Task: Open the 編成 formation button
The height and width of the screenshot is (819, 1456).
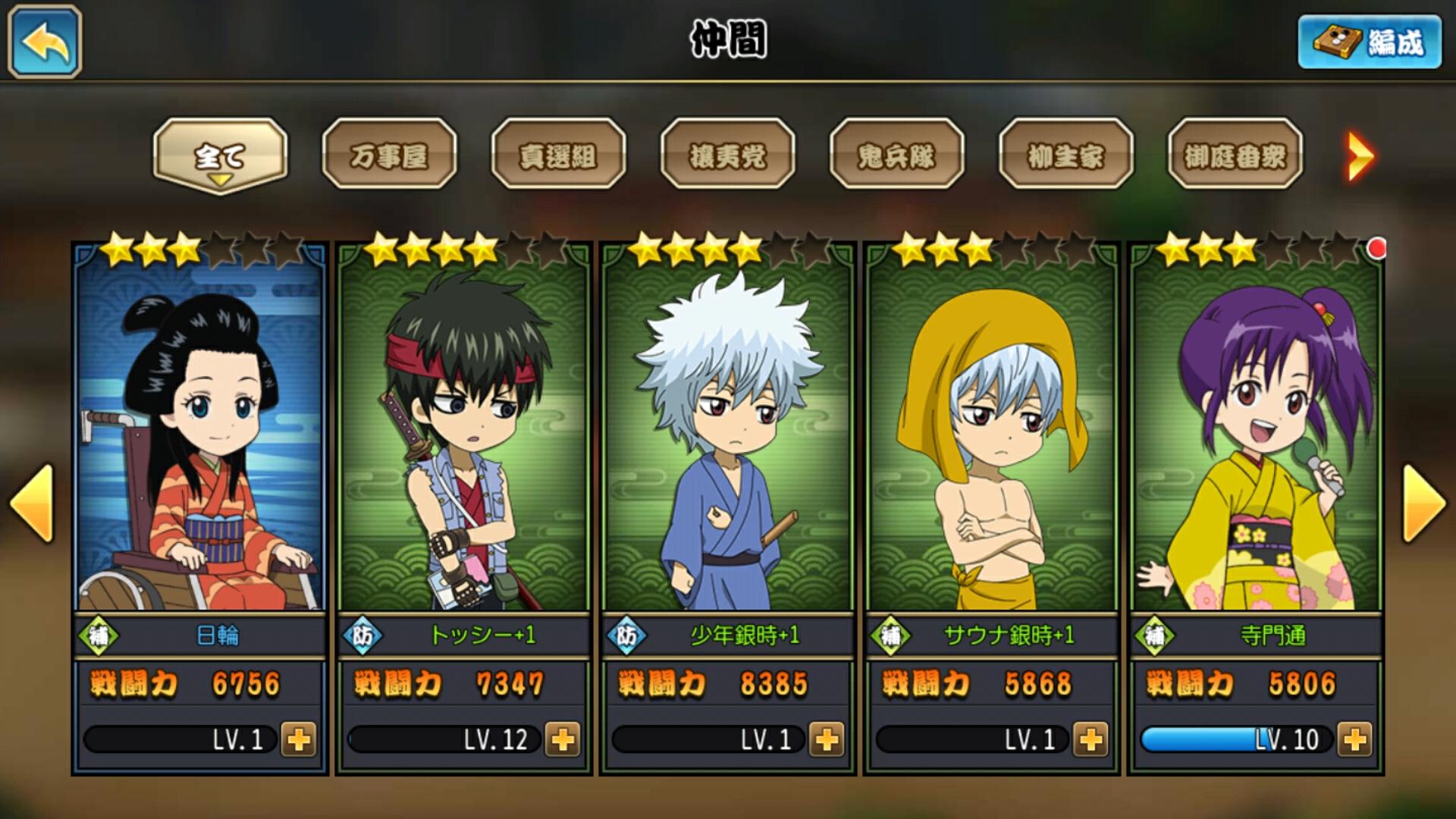Action: tap(1370, 42)
